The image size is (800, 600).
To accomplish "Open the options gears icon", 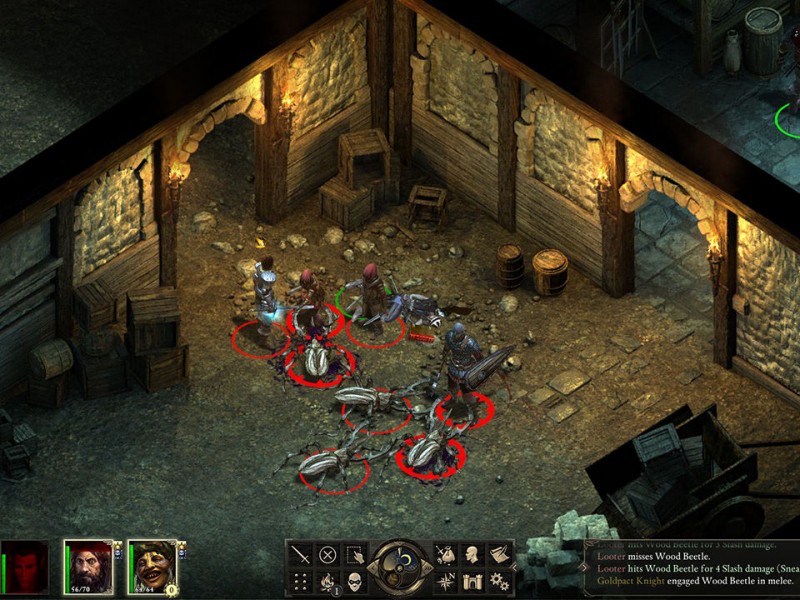I will (498, 581).
